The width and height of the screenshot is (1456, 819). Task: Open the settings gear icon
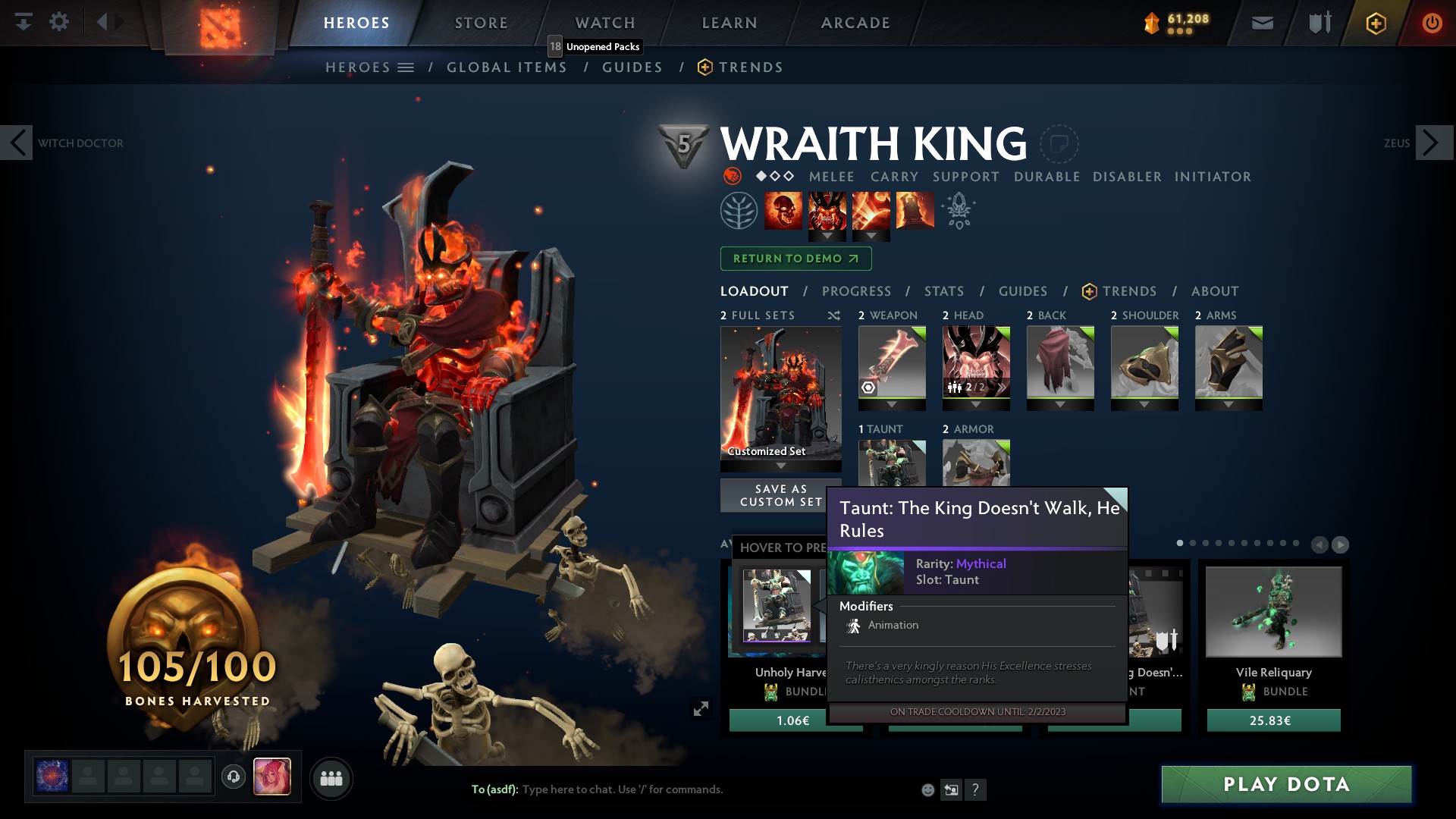coord(60,22)
